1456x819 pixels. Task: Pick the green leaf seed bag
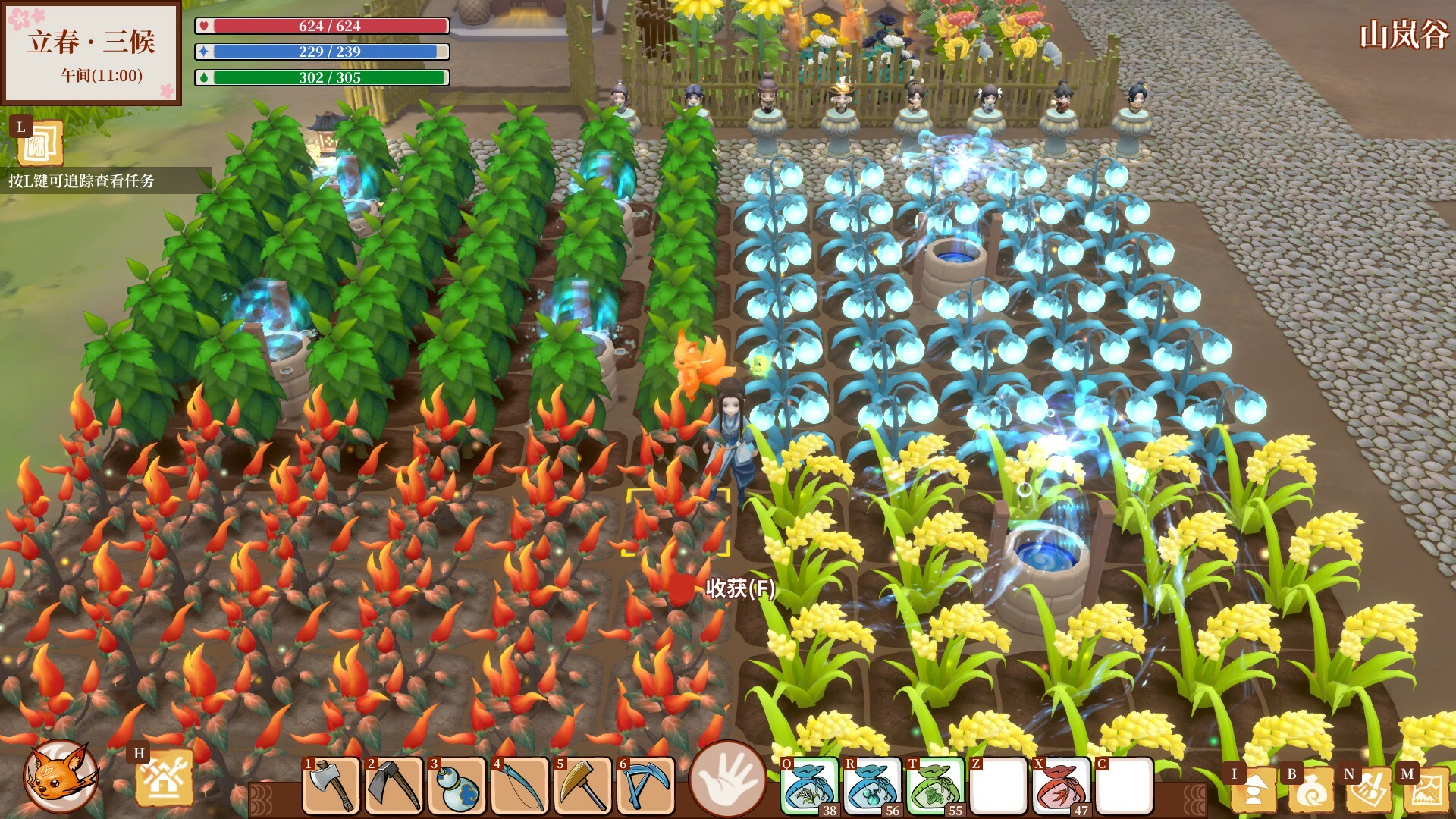tap(936, 786)
